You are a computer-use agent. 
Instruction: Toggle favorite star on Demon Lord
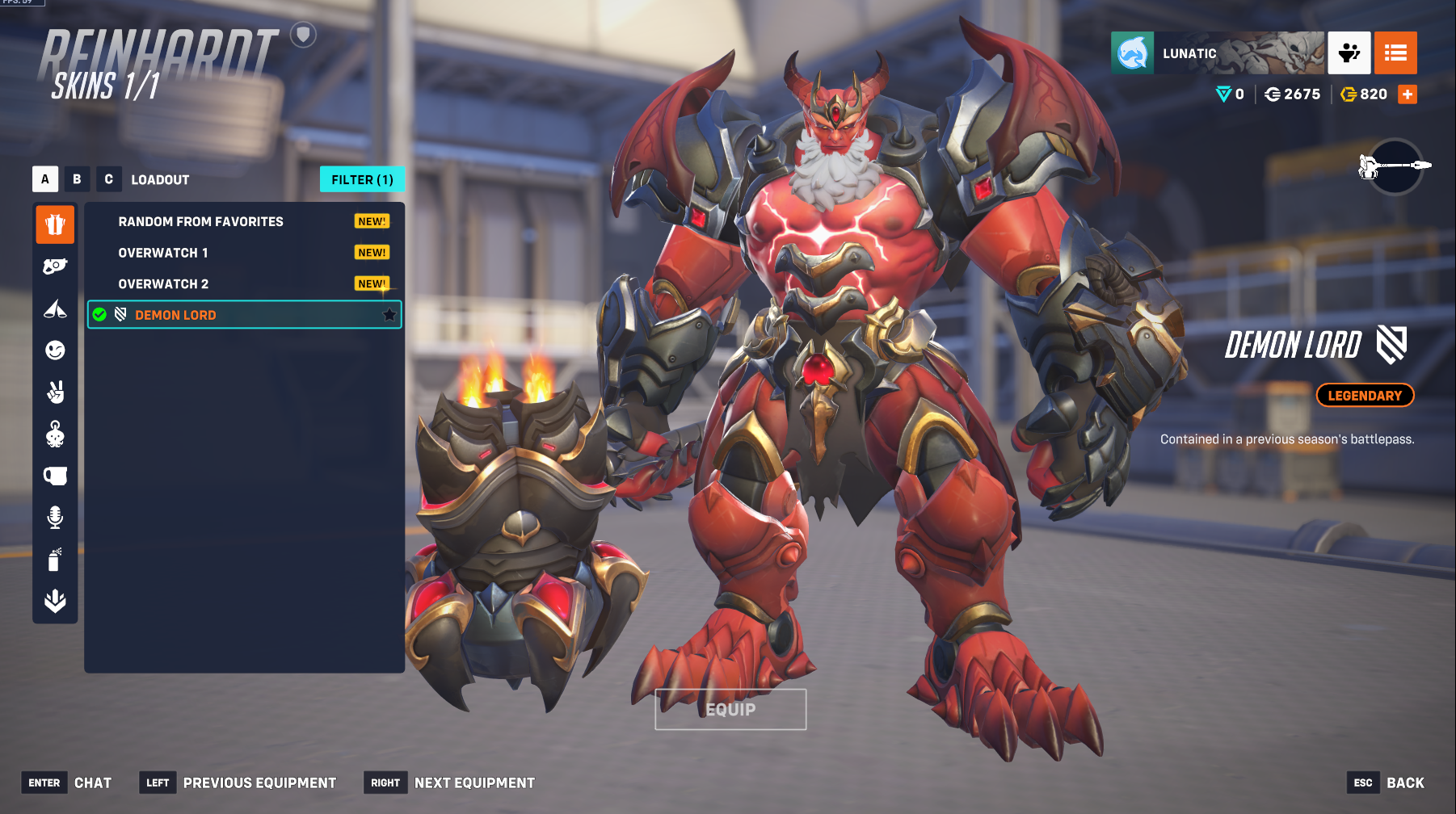pyautogui.click(x=389, y=315)
